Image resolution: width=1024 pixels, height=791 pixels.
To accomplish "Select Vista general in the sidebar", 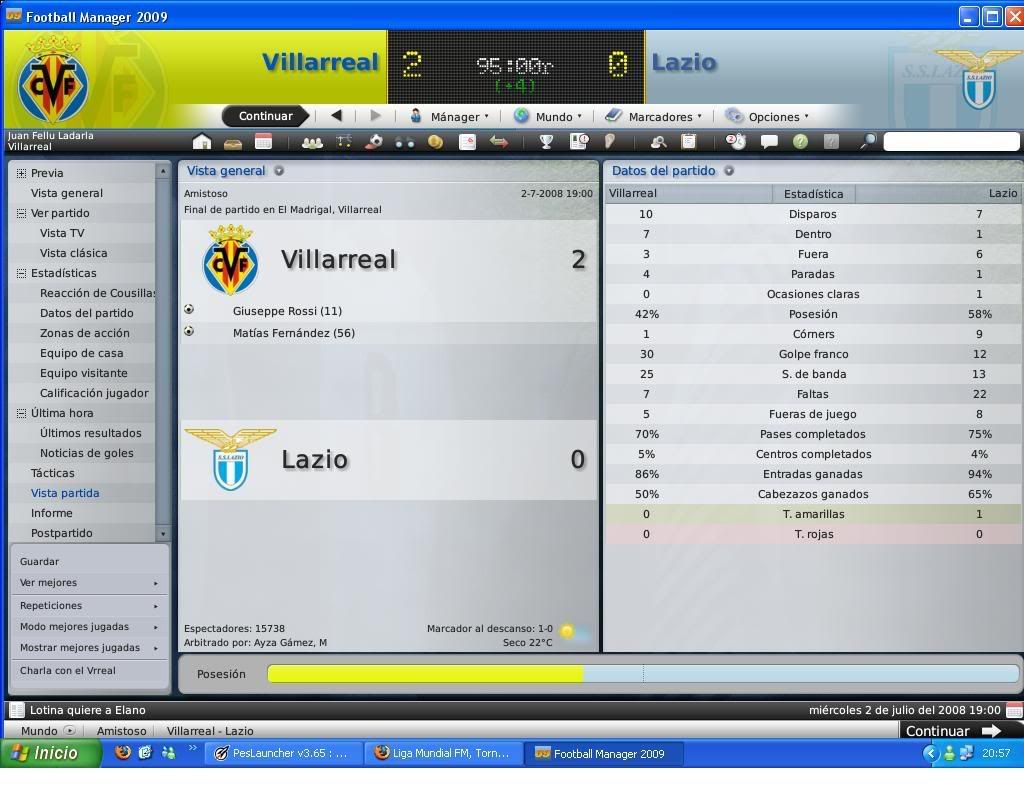I will (67, 193).
